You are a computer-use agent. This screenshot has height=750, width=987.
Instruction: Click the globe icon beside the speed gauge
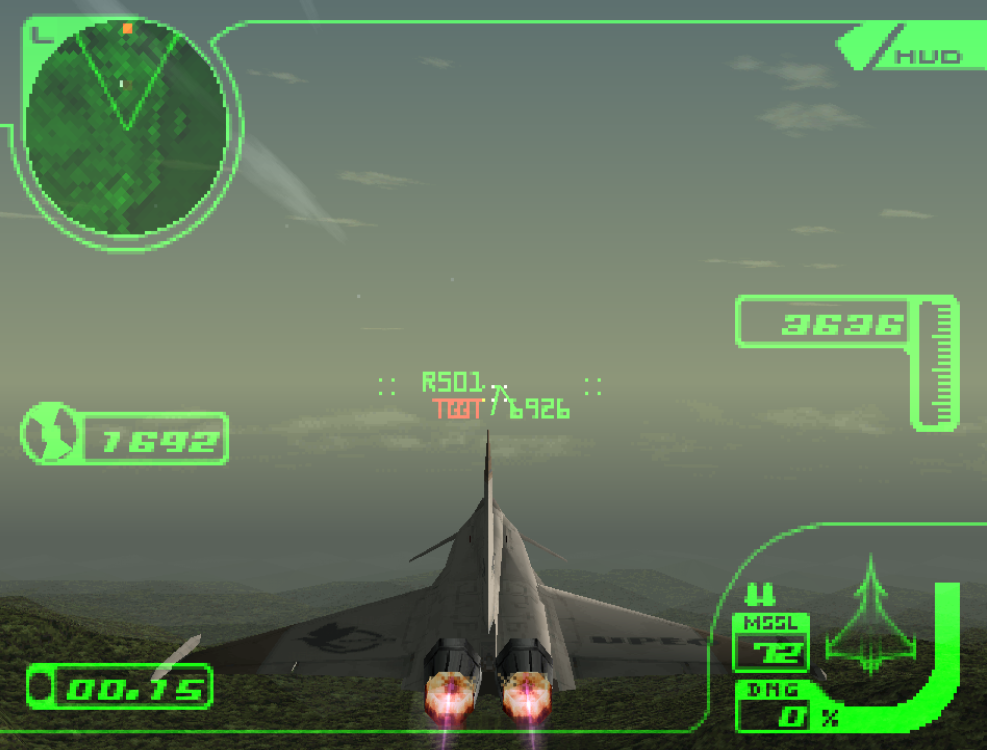(x=50, y=433)
